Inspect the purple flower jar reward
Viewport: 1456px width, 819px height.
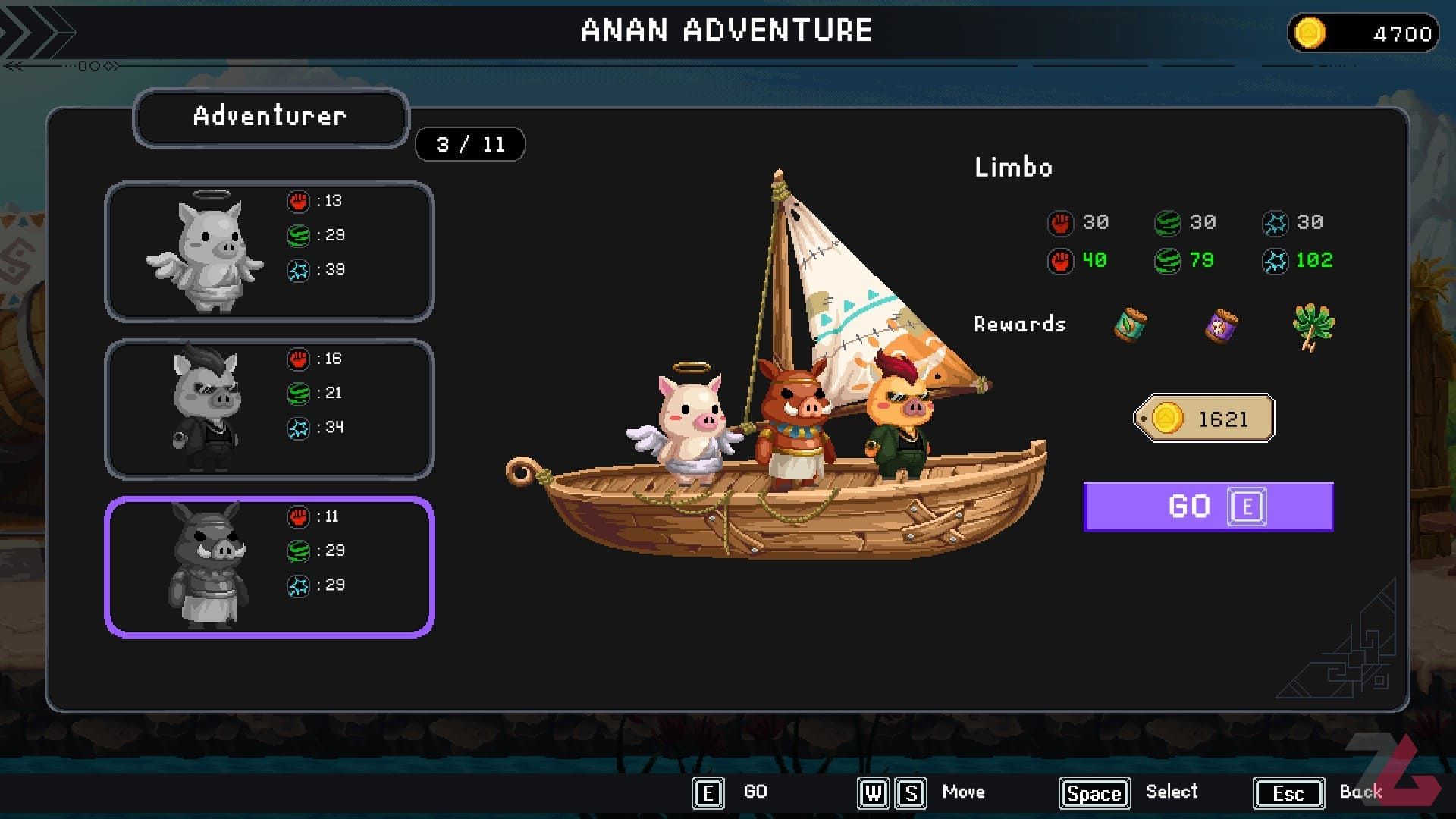(1221, 326)
